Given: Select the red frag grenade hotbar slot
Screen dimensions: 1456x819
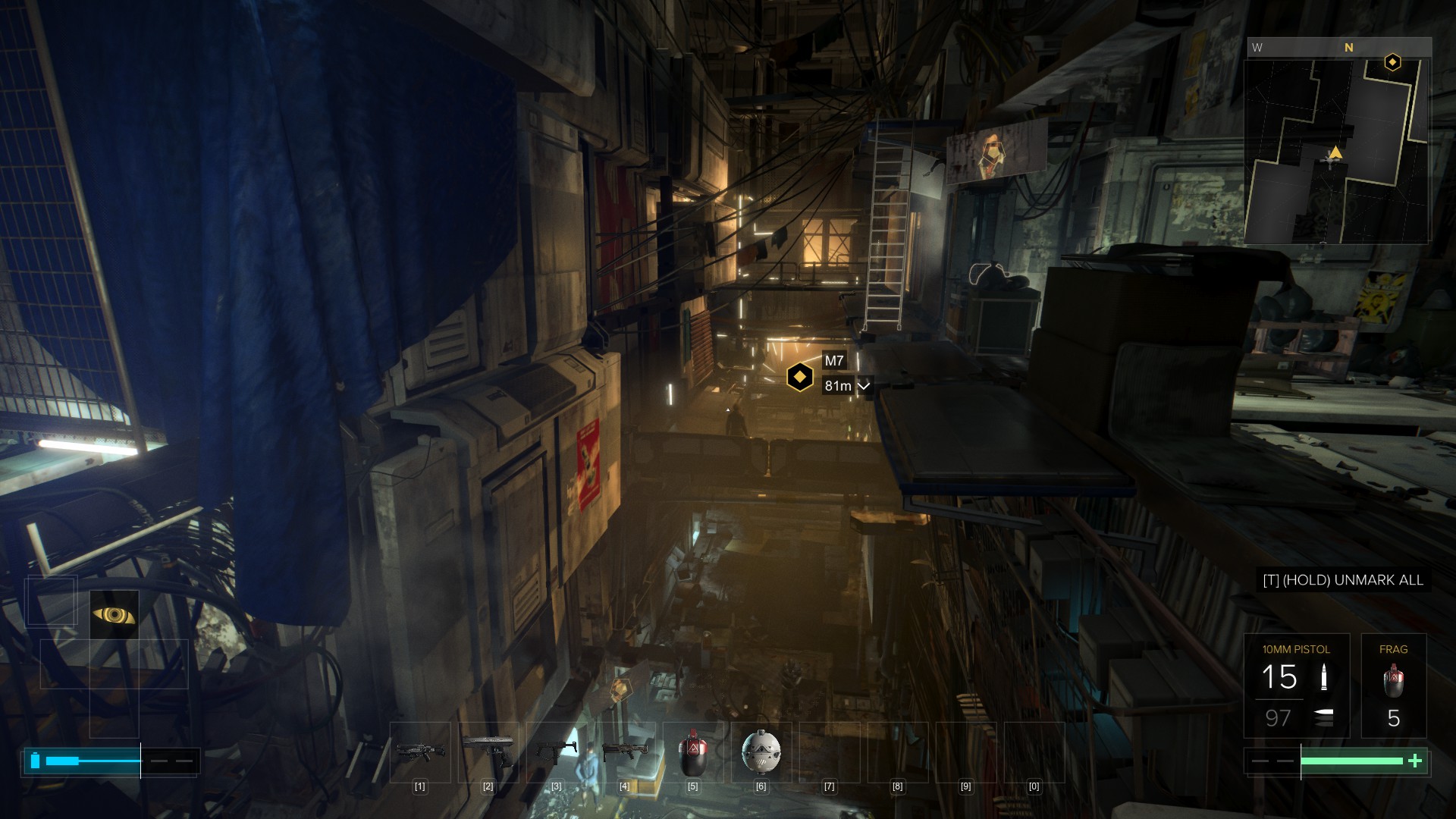Looking at the screenshot, I should pos(692,752).
